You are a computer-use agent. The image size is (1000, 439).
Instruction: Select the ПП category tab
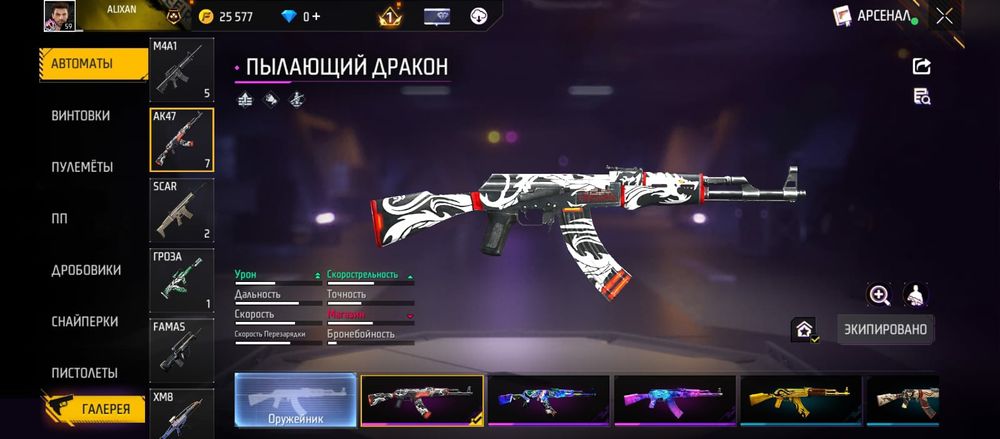point(59,219)
